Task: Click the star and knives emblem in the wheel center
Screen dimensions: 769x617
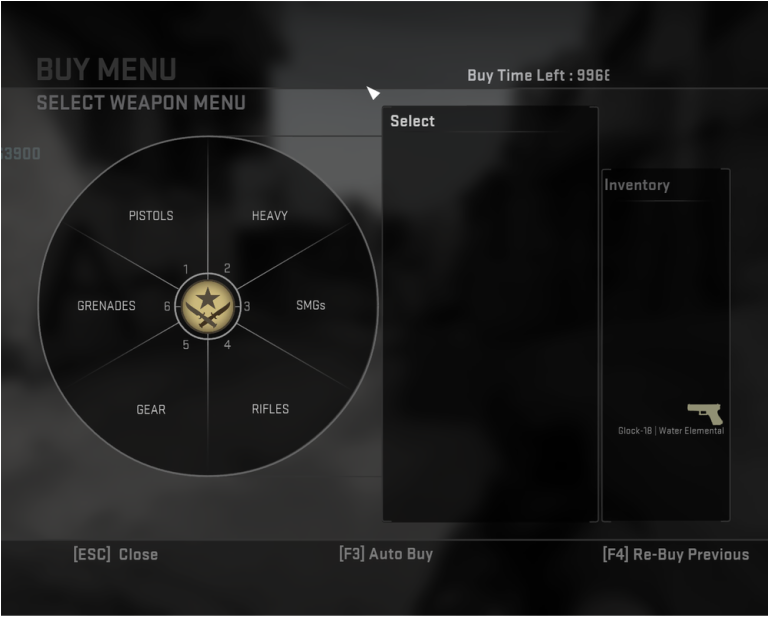Action: 207,306
